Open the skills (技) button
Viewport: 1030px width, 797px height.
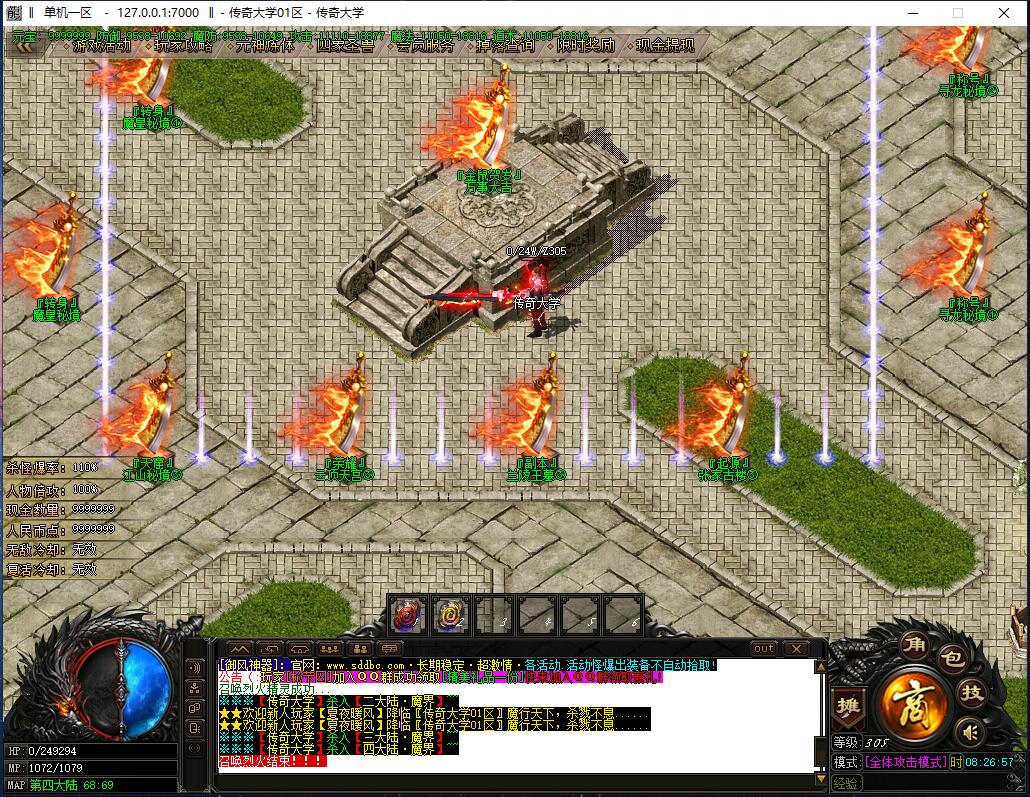tap(971, 692)
